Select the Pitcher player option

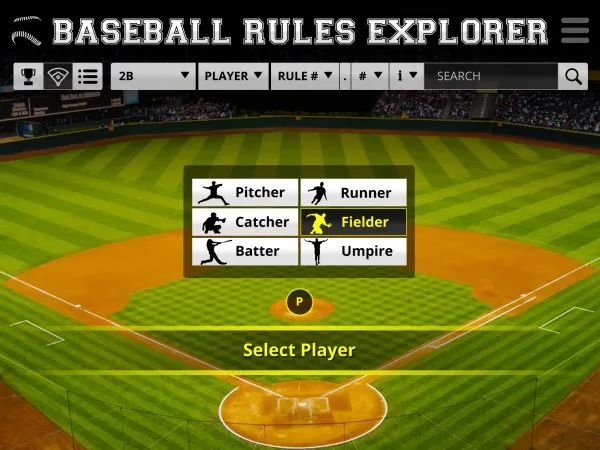(x=244, y=193)
